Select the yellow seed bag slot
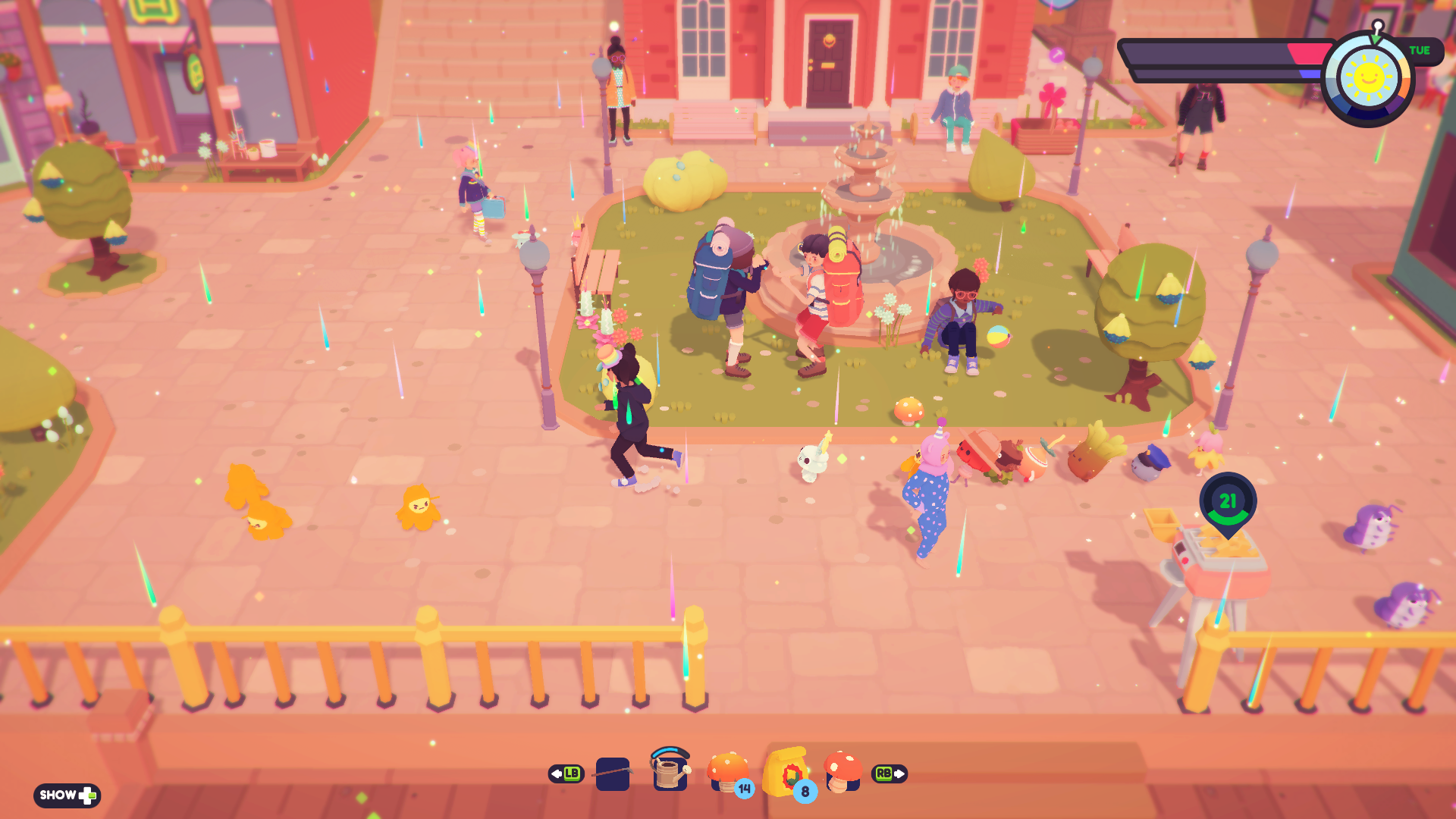1456x819 pixels. [x=786, y=772]
